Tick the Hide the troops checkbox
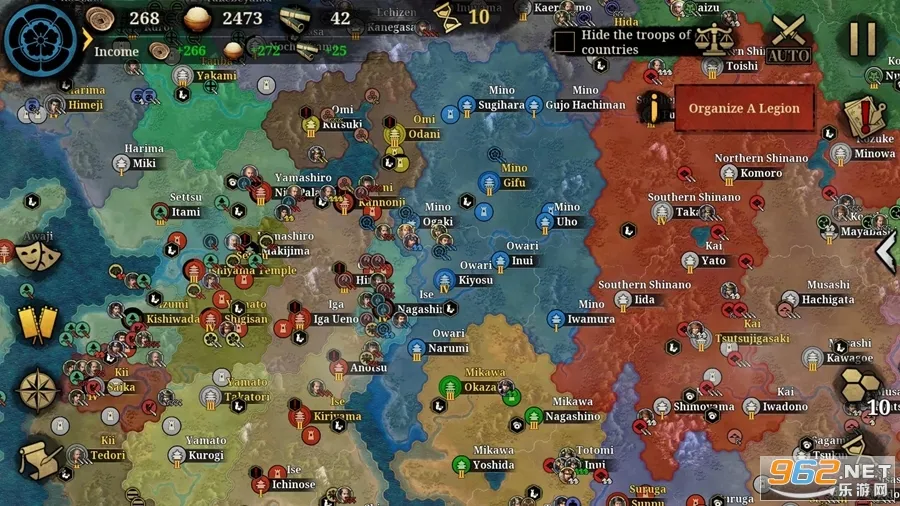 tap(565, 42)
